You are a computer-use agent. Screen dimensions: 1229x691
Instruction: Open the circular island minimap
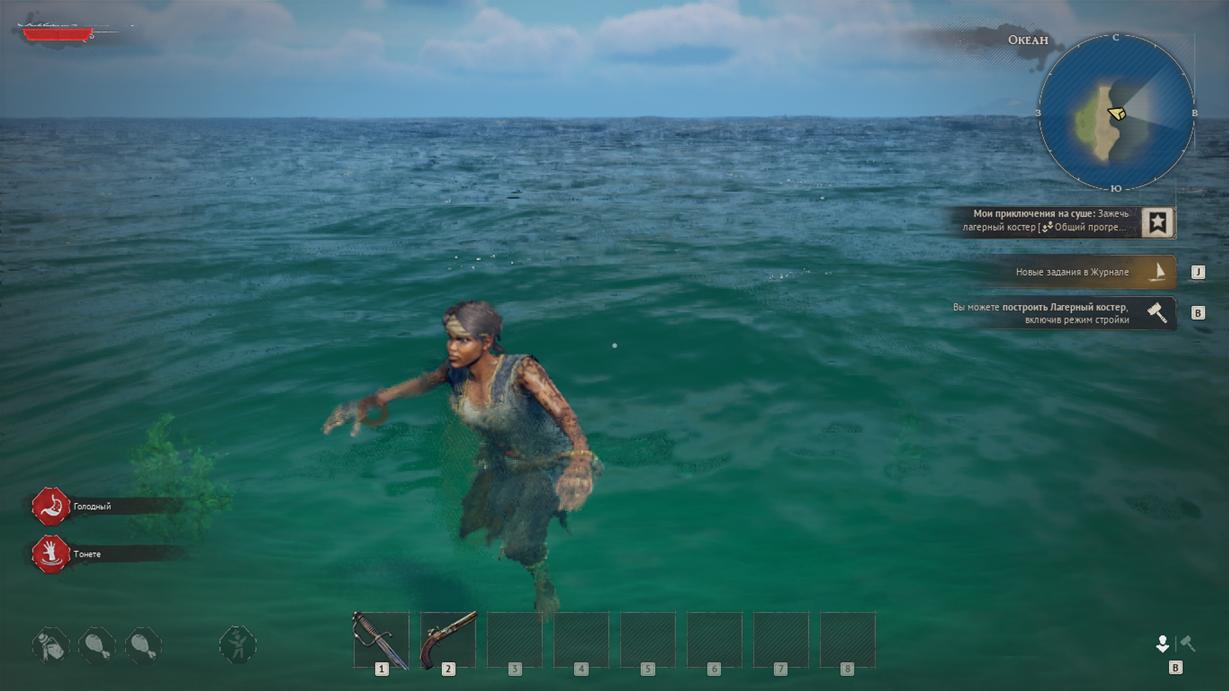pos(1115,112)
